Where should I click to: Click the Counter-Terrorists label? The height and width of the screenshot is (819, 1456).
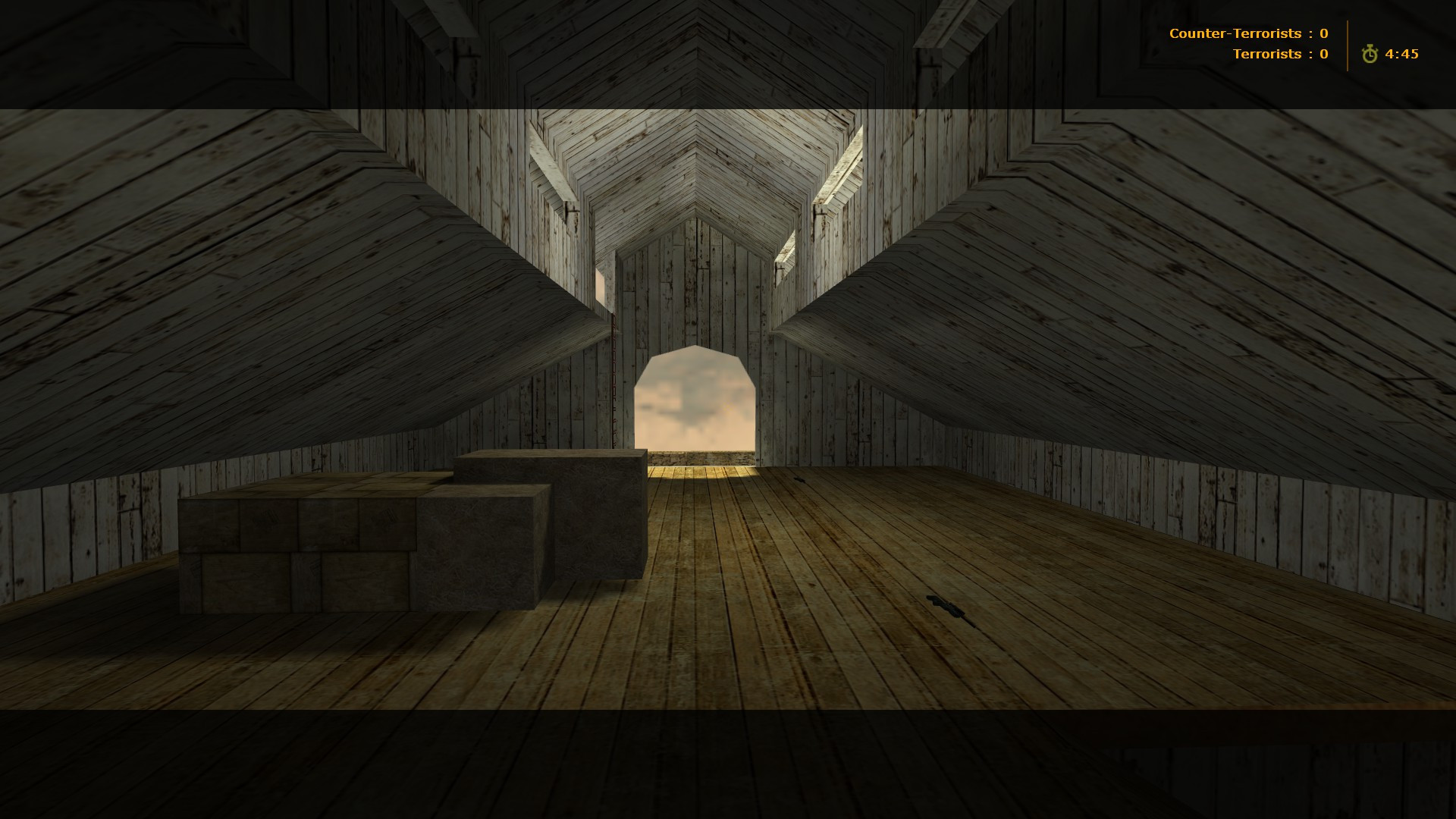[x=1236, y=33]
